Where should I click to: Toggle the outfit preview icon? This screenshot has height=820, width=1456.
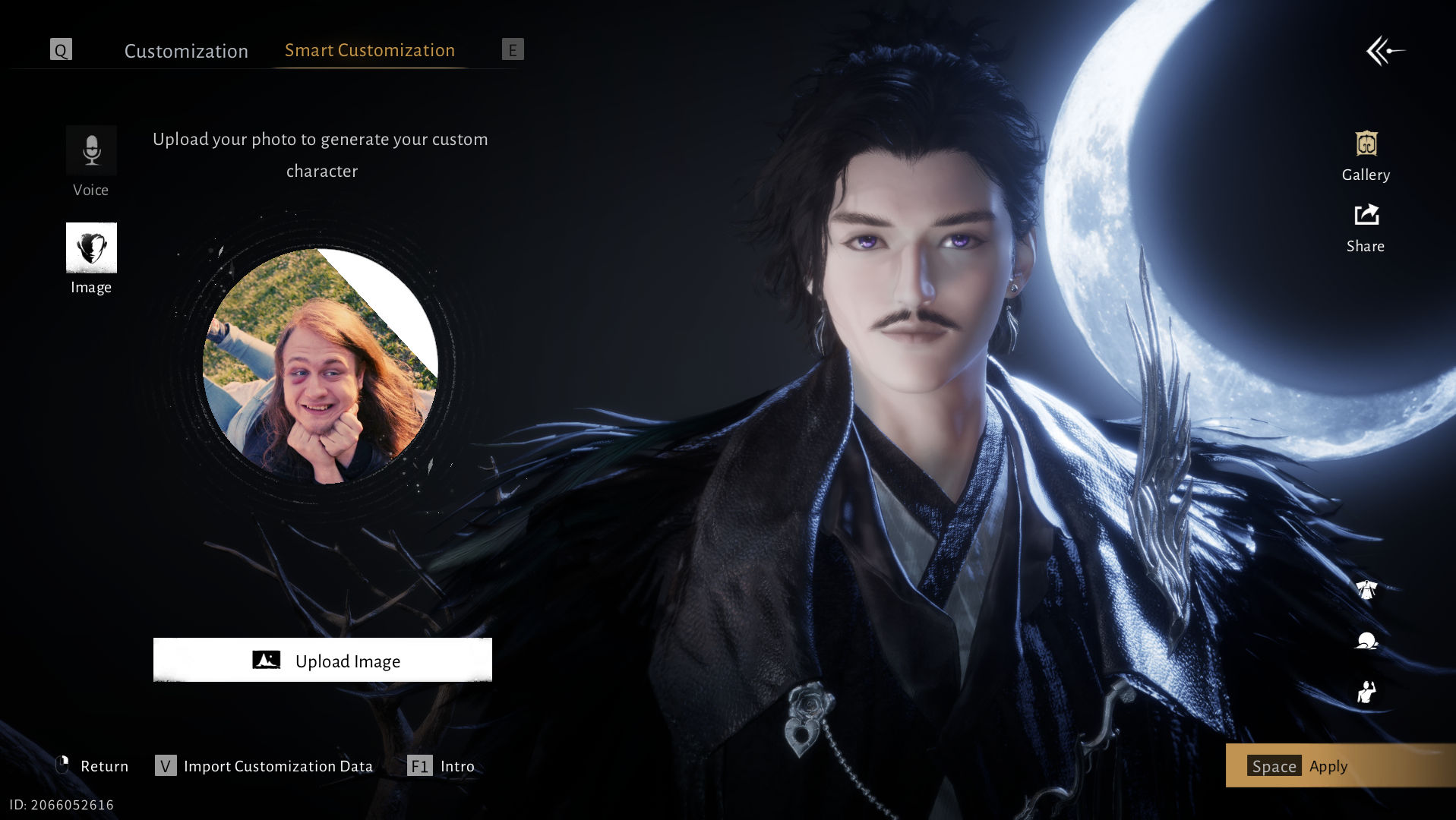coord(1366,590)
